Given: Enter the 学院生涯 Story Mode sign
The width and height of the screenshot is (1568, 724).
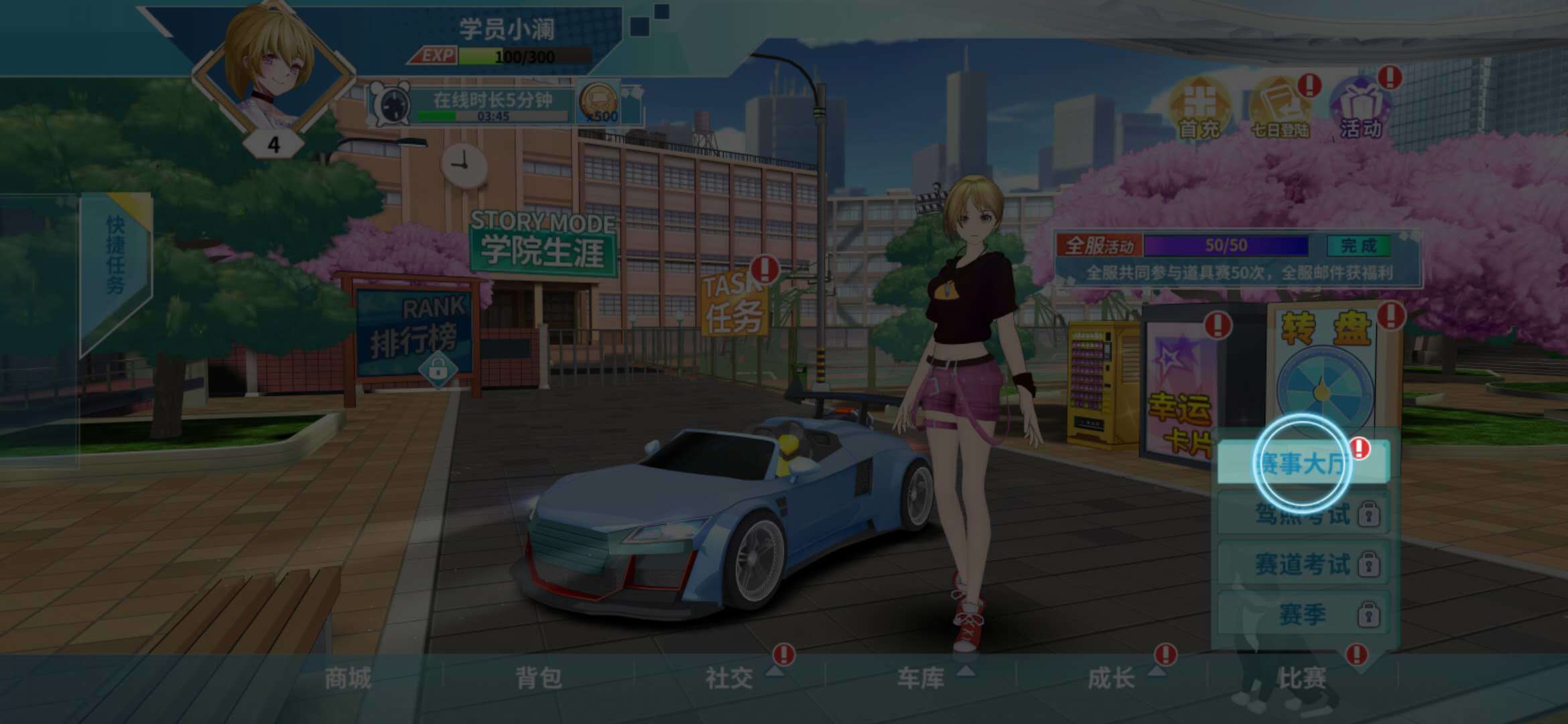Looking at the screenshot, I should [543, 243].
